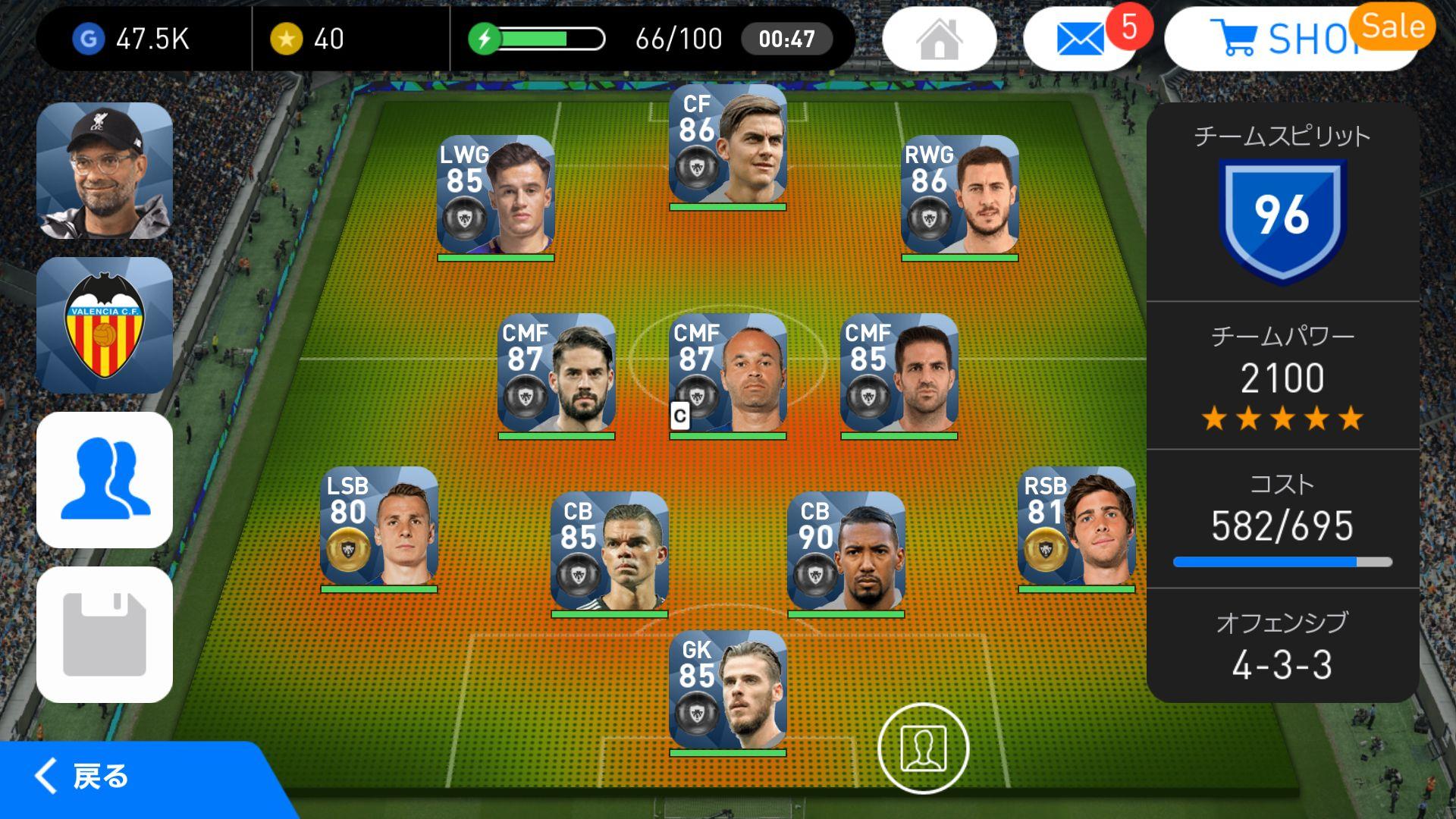Select the CF player card rated 86
Screen dimensions: 1456x819
coord(727,145)
